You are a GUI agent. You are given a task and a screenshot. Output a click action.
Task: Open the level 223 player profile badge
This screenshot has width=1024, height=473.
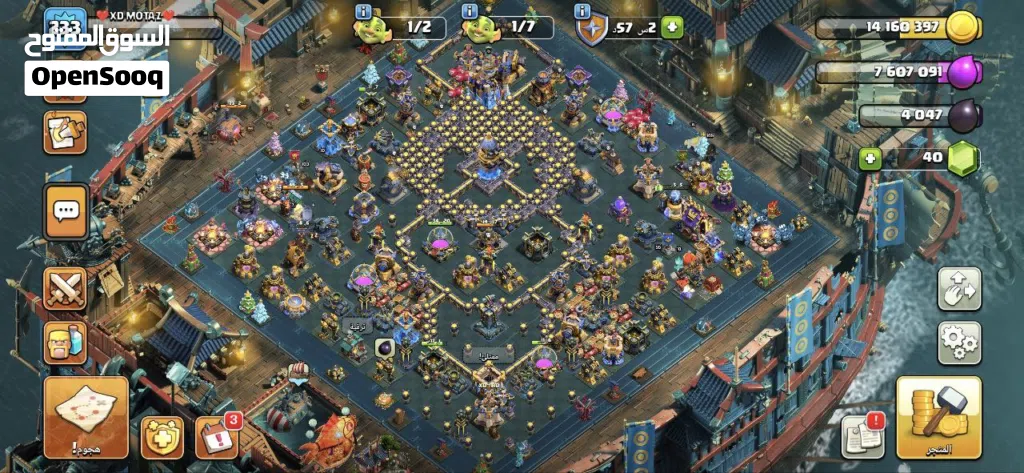68,24
